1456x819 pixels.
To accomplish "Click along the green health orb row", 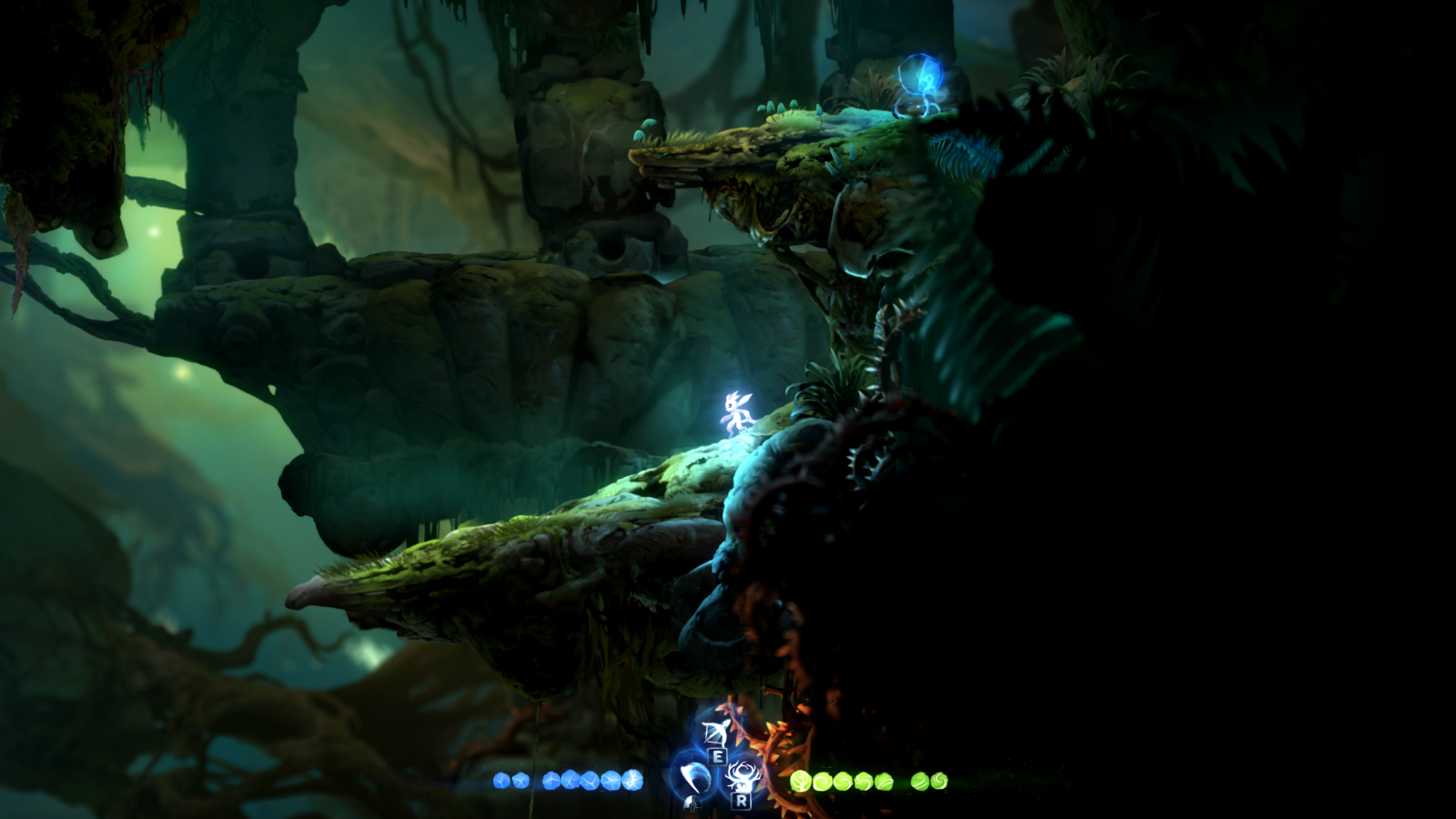I will (864, 779).
